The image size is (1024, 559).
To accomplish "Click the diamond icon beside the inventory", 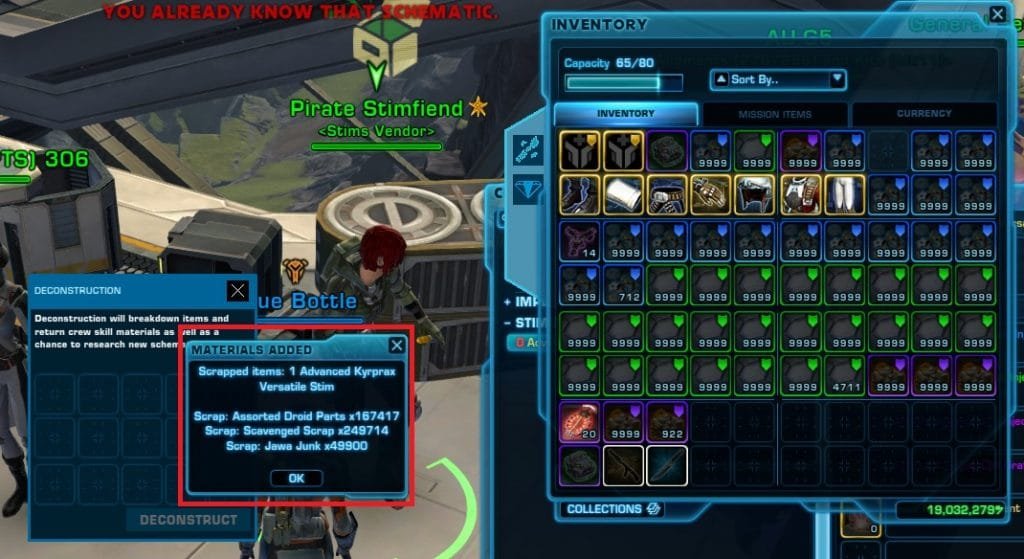I will 529,188.
